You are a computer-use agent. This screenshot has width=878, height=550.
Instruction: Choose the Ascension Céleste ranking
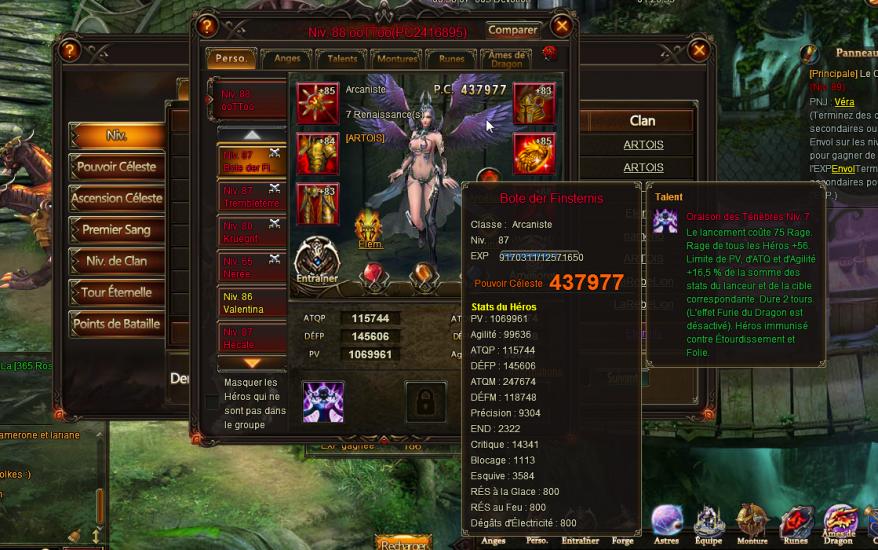(x=117, y=198)
